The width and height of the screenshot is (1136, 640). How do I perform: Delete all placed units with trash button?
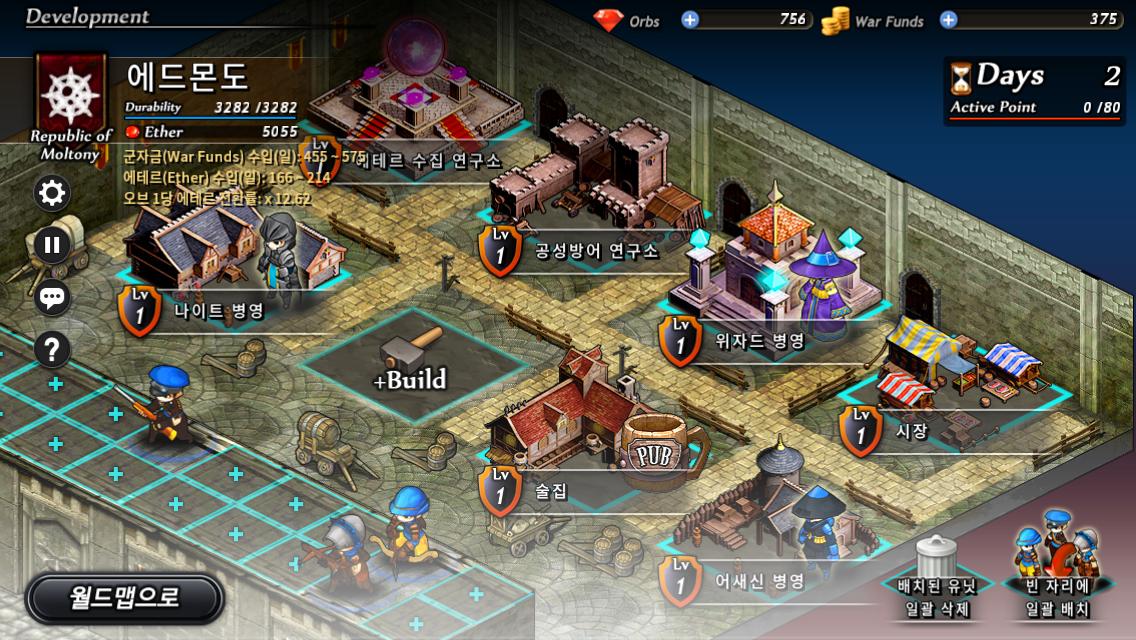(936, 580)
